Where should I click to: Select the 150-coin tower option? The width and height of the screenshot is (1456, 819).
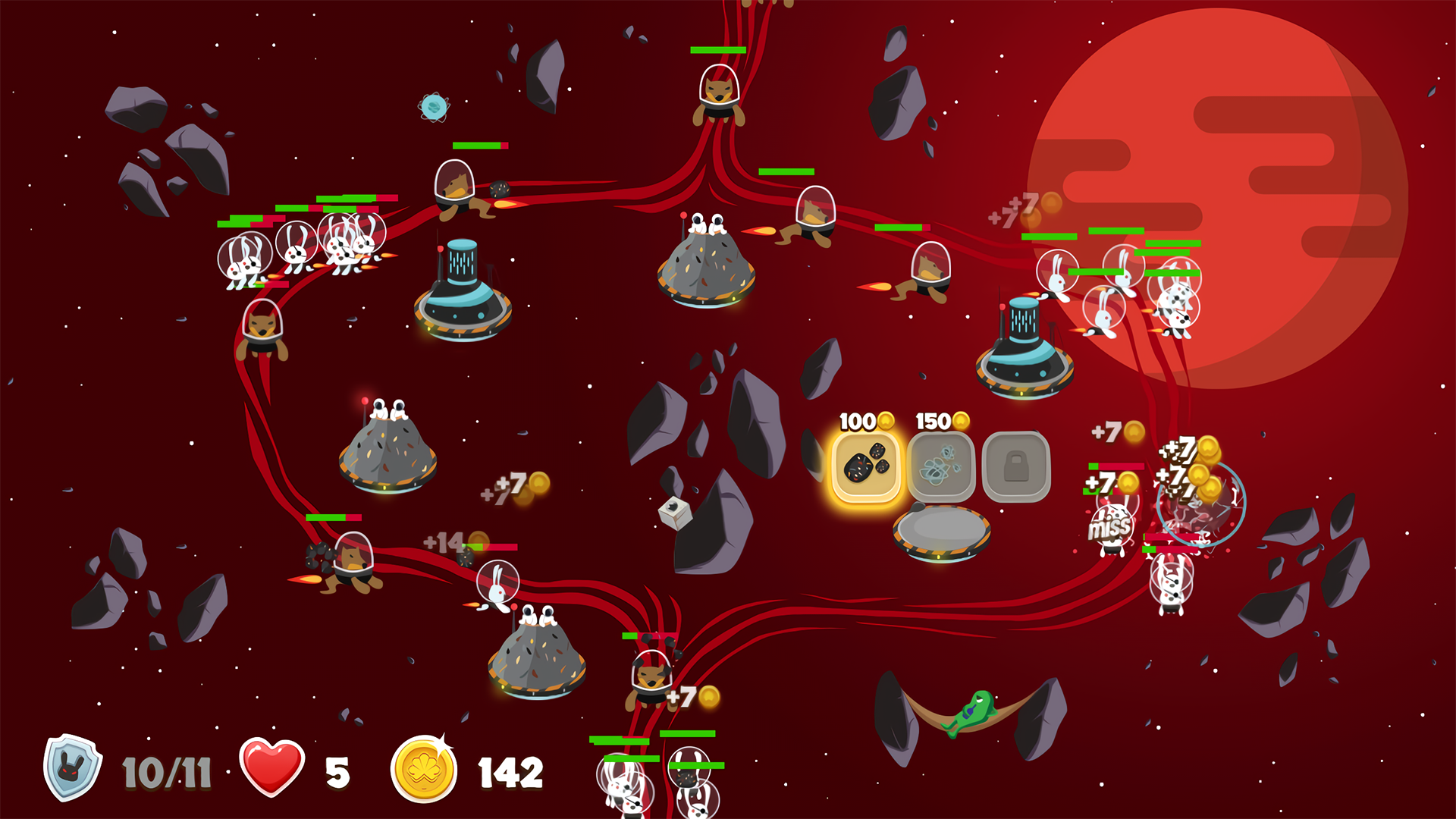940,466
